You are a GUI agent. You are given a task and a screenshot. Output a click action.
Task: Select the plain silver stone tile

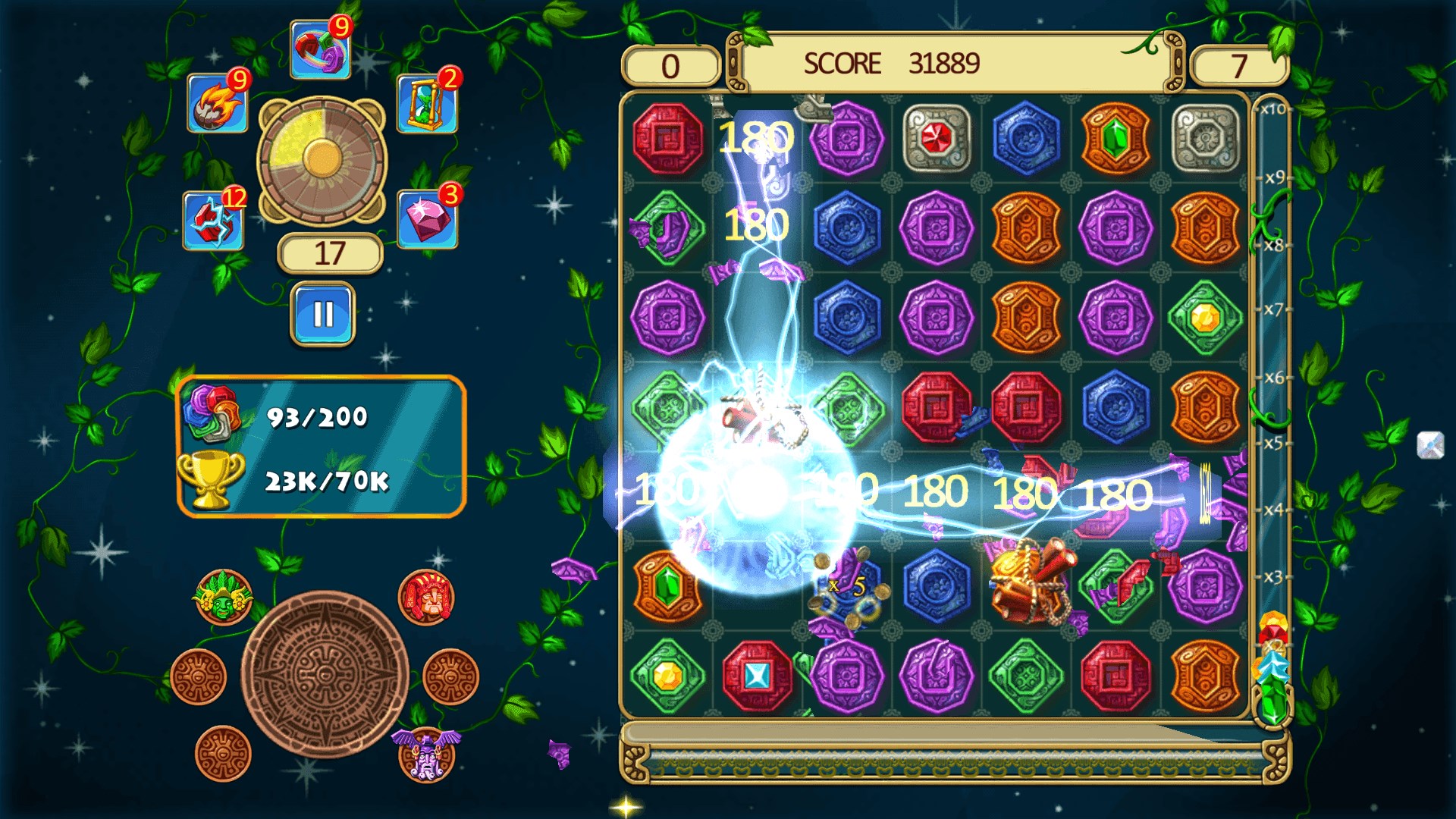(1204, 139)
